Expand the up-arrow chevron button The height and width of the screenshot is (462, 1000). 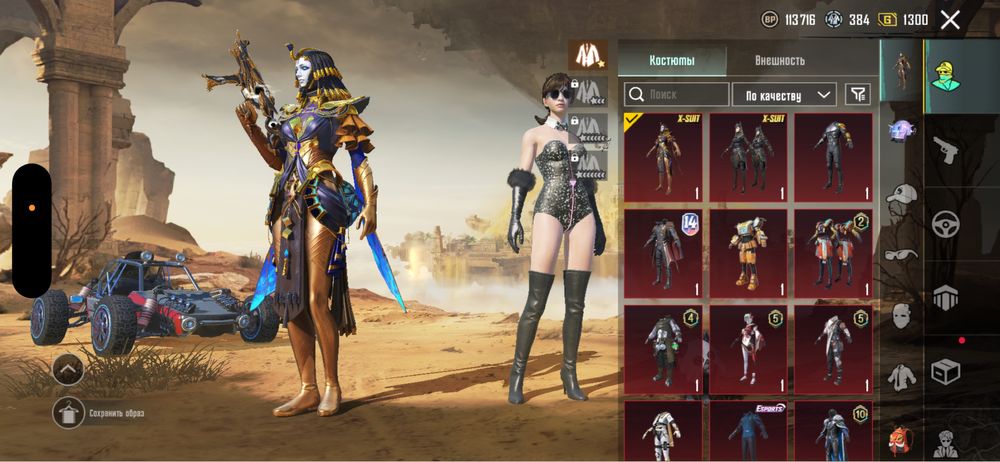pyautogui.click(x=69, y=370)
